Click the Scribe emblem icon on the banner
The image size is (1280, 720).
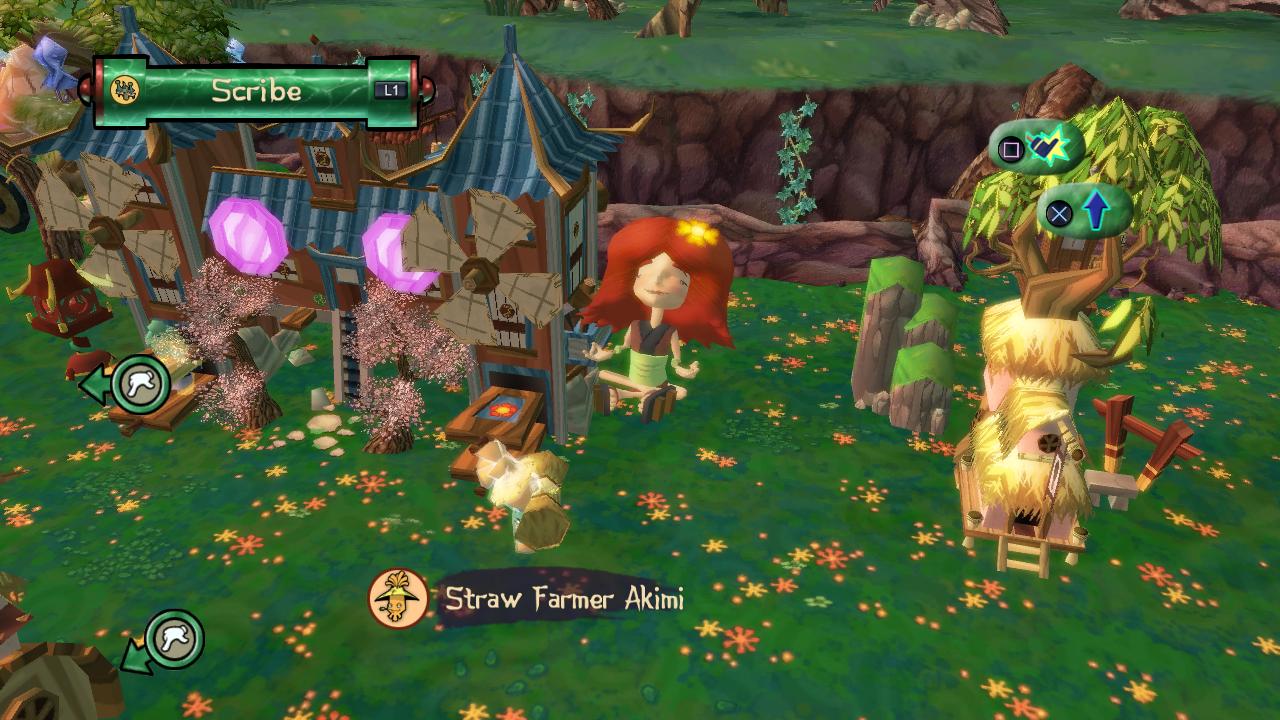(126, 90)
